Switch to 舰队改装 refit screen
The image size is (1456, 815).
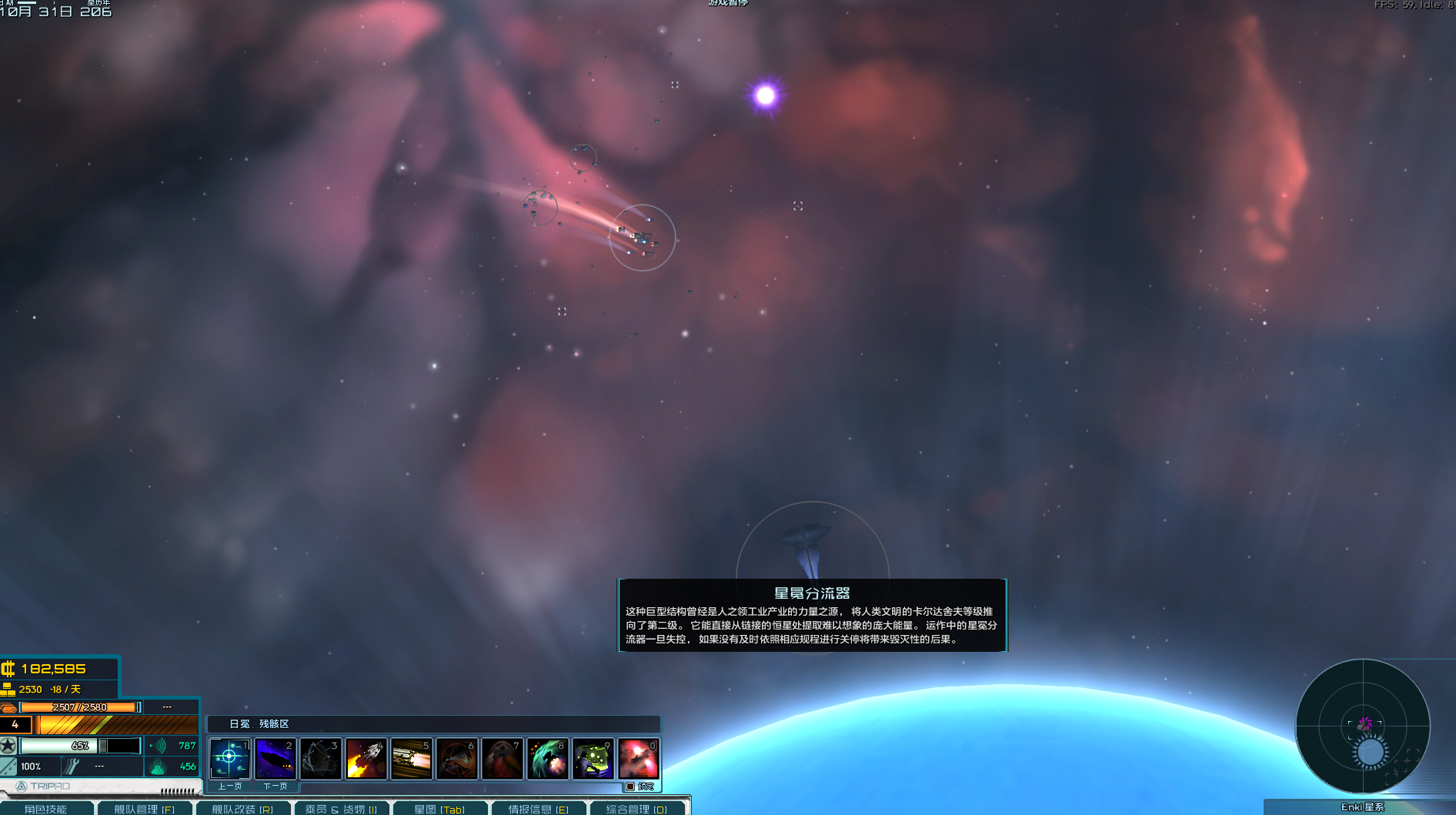click(242, 809)
